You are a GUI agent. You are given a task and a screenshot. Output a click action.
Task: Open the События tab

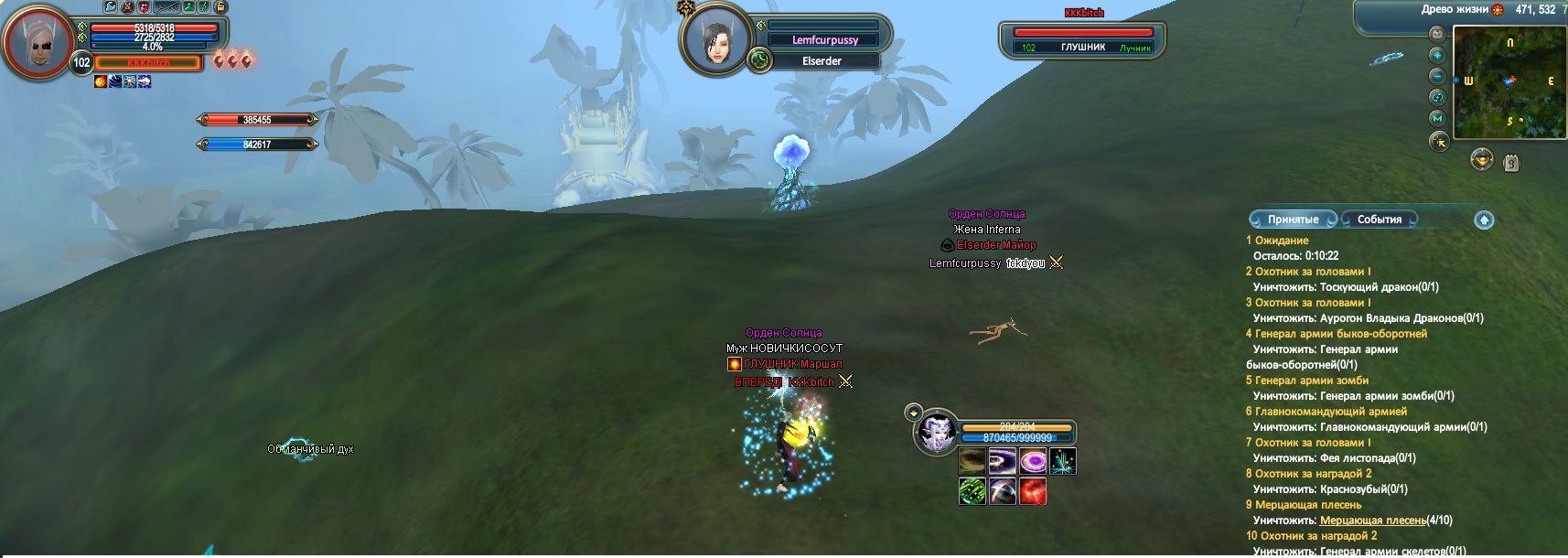coord(1380,220)
